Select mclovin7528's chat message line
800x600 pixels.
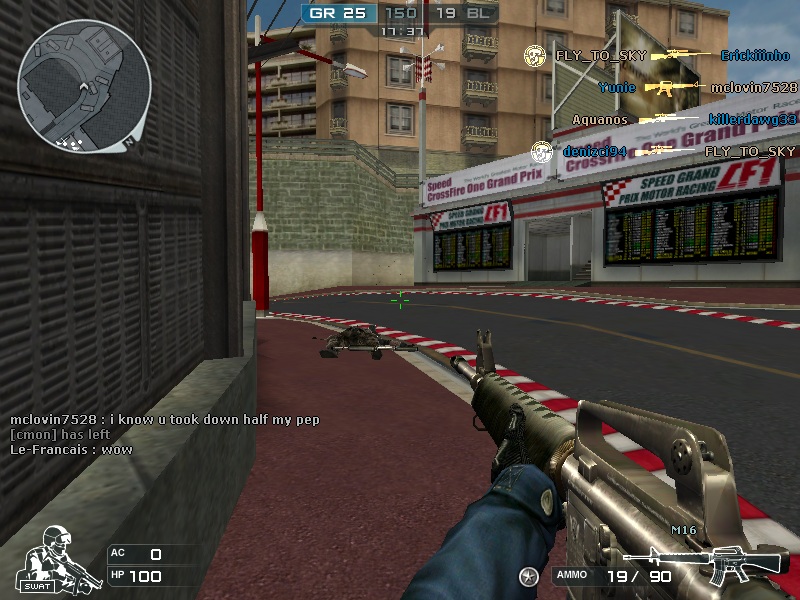pyautogui.click(x=165, y=420)
